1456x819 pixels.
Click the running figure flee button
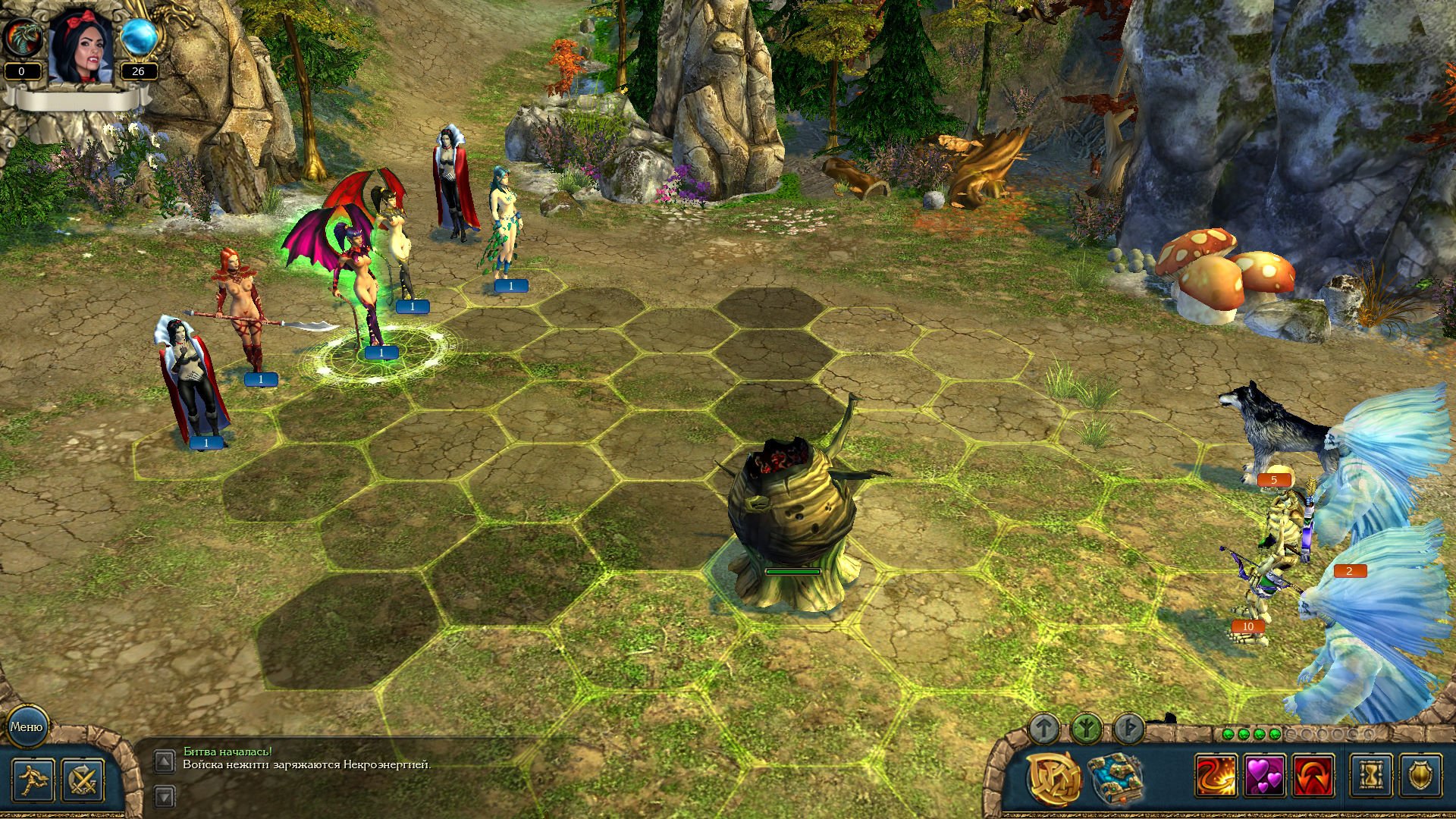(33, 780)
